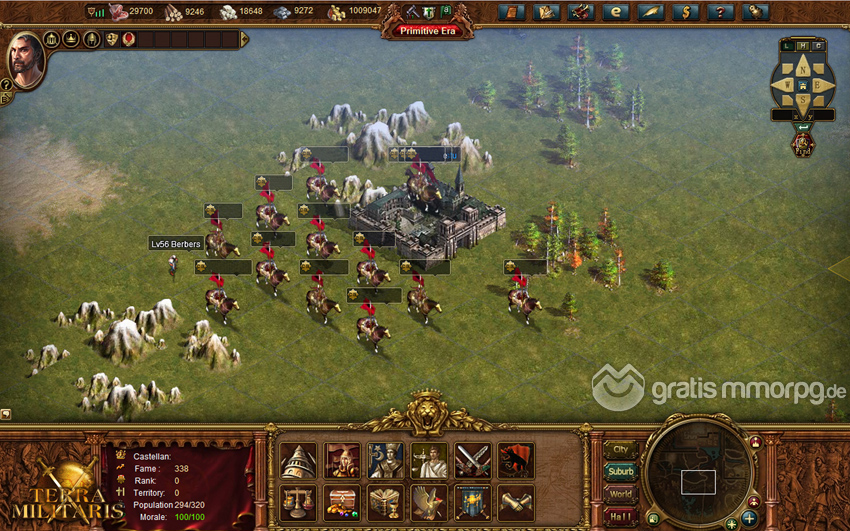Image resolution: width=850 pixels, height=531 pixels.
Task: Select the crossed swords military icon
Action: [x=473, y=461]
